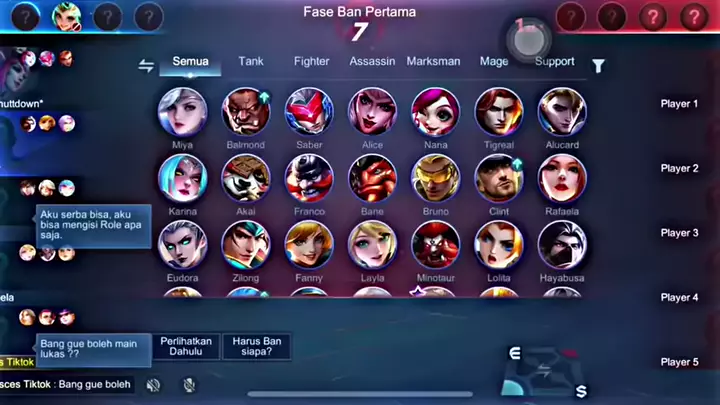
Task: Select the Marksman role tab
Action: [x=433, y=62]
